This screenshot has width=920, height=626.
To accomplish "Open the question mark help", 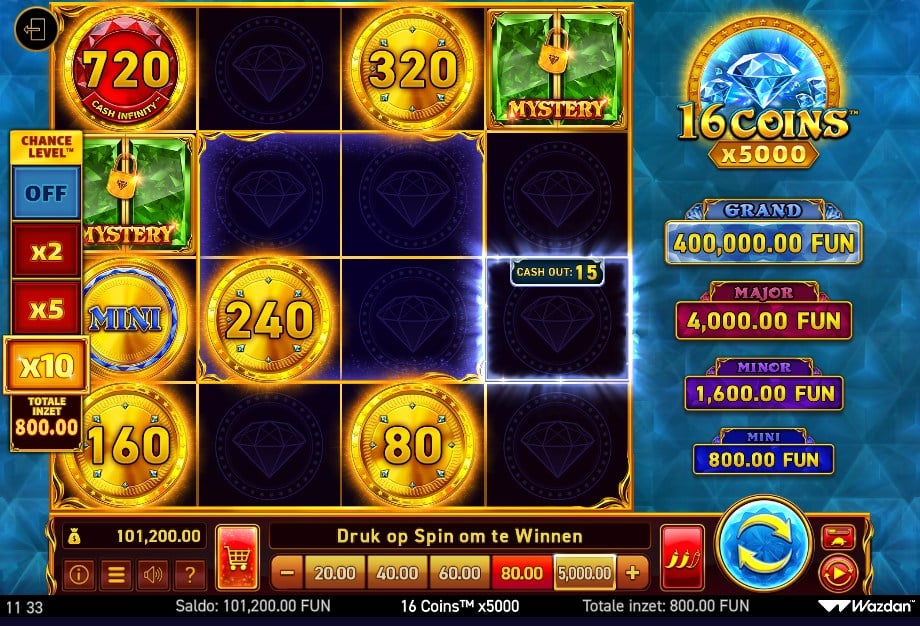I will pyautogui.click(x=188, y=574).
